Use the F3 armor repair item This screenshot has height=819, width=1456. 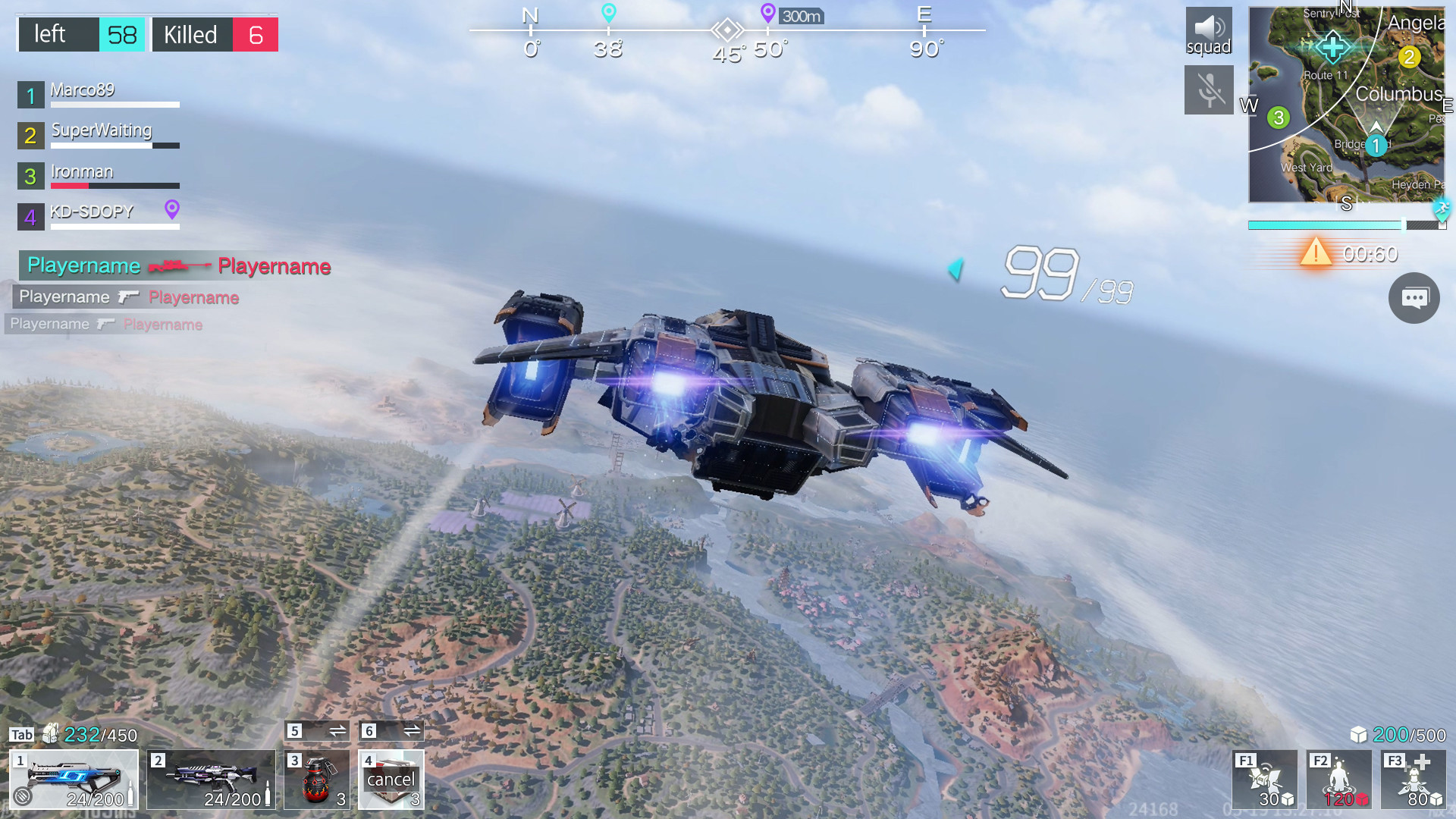[1413, 780]
